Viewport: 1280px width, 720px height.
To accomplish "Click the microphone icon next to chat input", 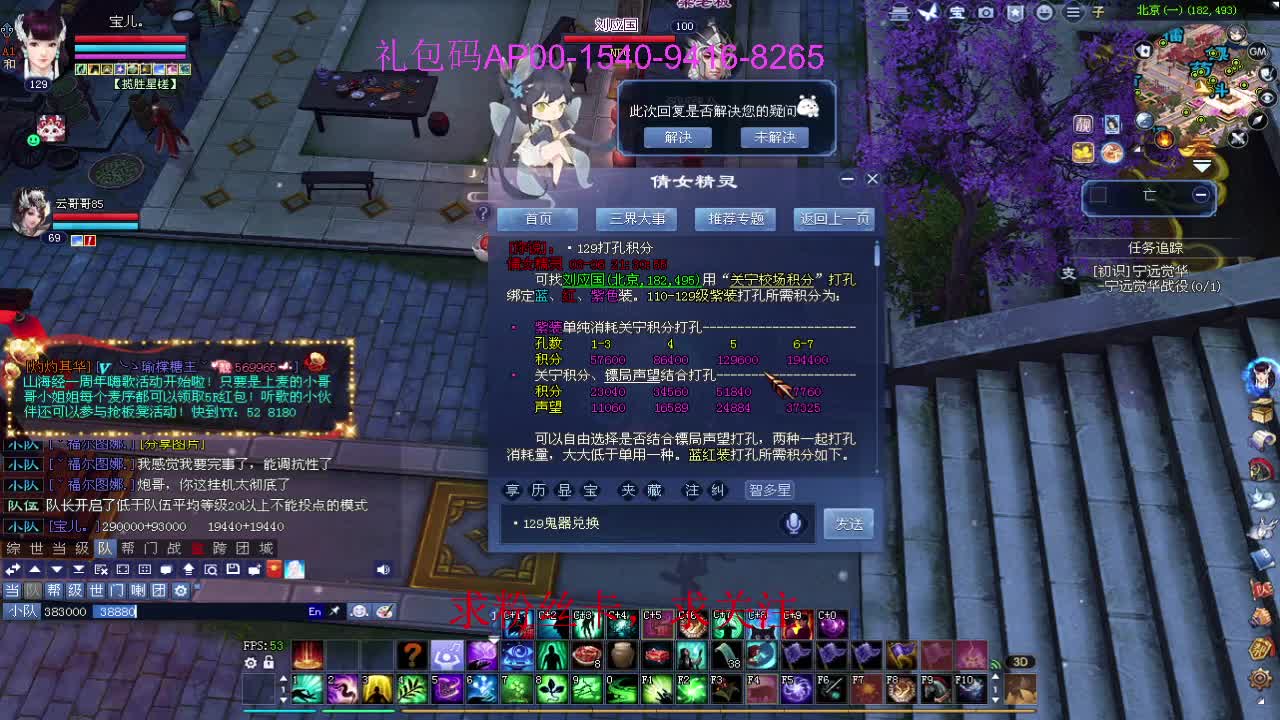I will pos(793,522).
